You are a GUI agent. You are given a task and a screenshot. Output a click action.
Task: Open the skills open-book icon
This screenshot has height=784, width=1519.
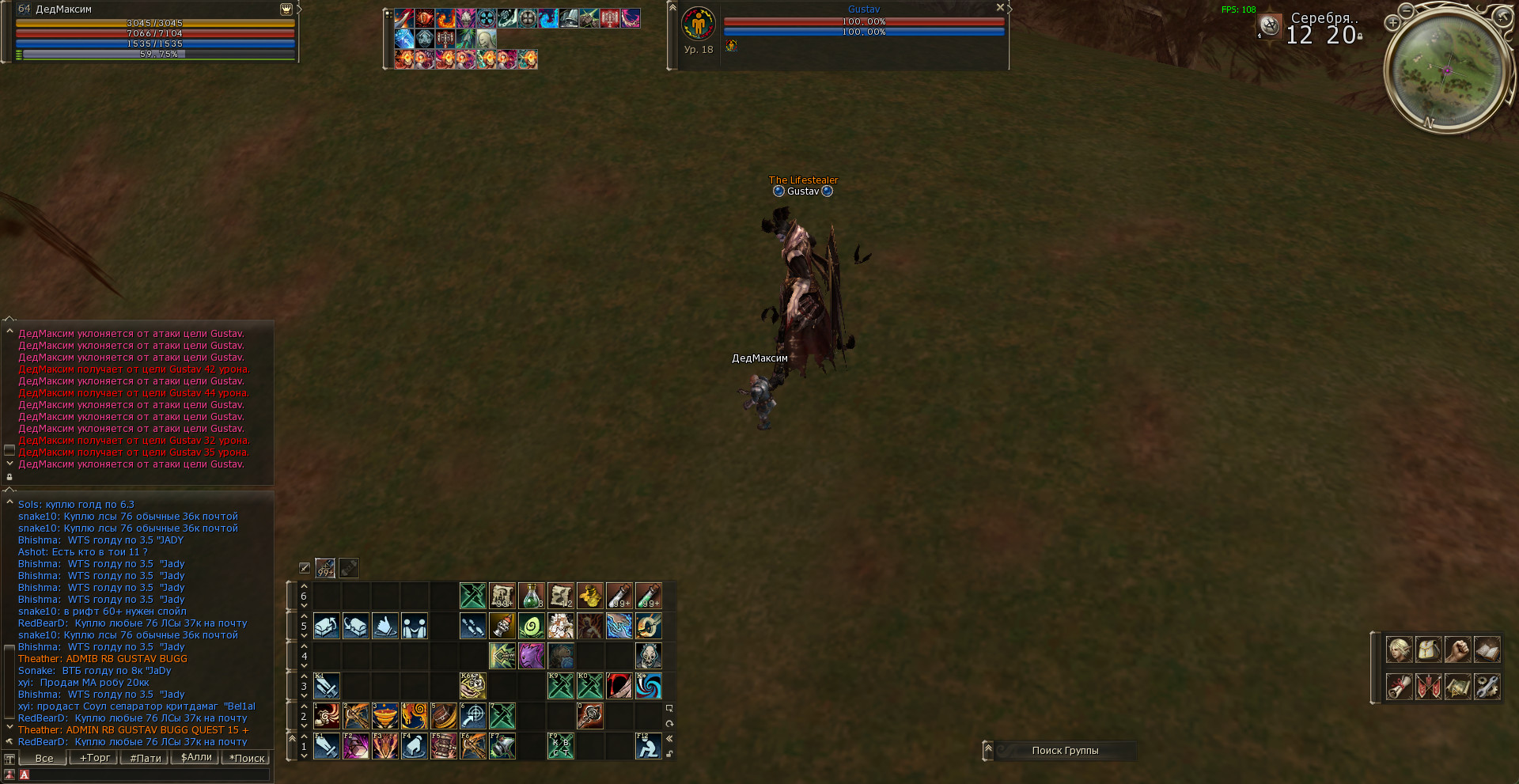(x=1487, y=650)
